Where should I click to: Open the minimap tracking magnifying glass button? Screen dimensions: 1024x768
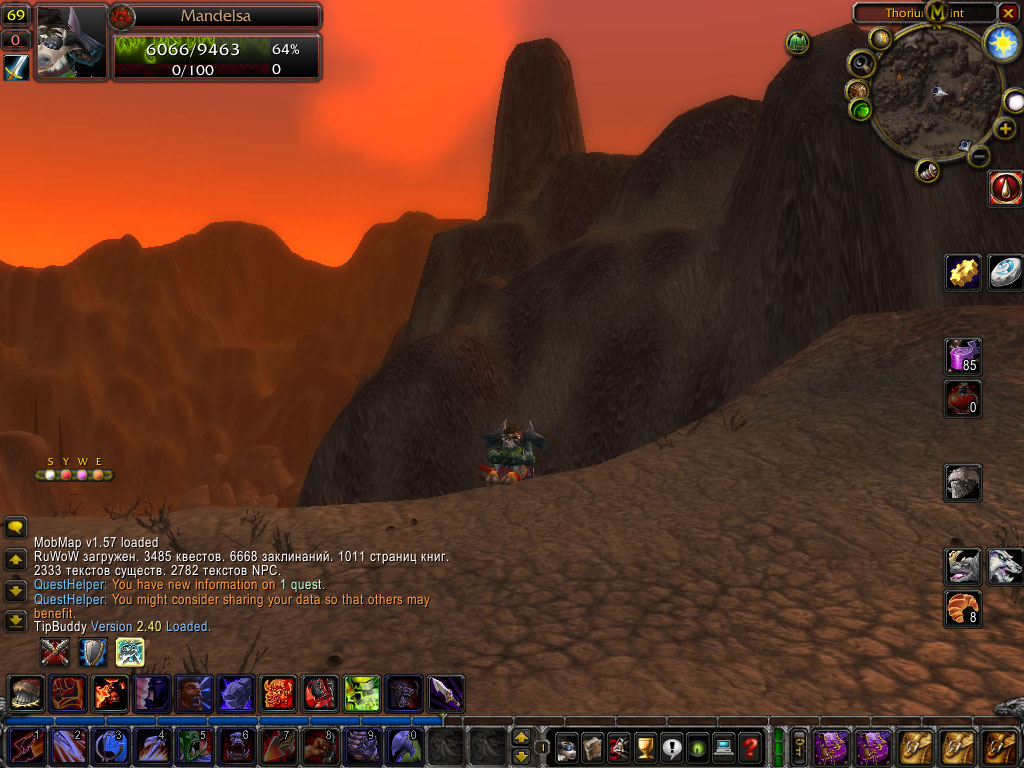(861, 65)
